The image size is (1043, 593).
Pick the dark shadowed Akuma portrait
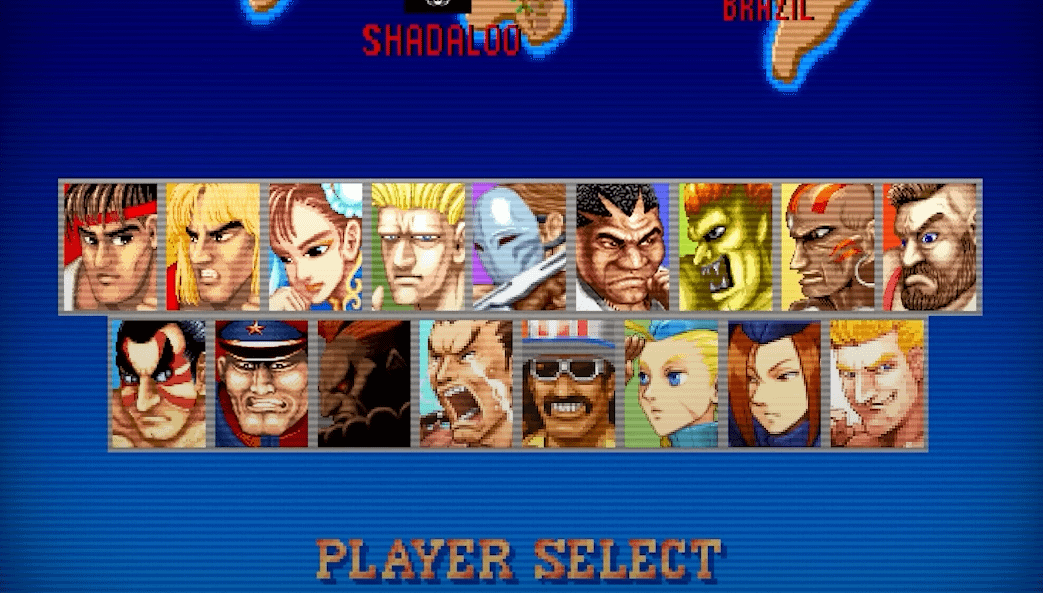pyautogui.click(x=364, y=383)
